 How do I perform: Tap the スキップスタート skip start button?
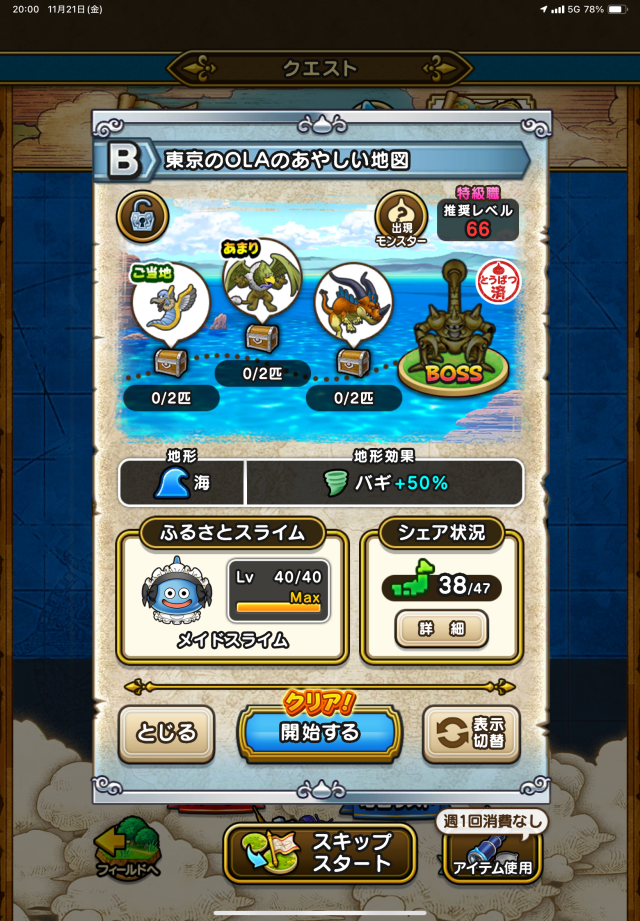[x=320, y=852]
